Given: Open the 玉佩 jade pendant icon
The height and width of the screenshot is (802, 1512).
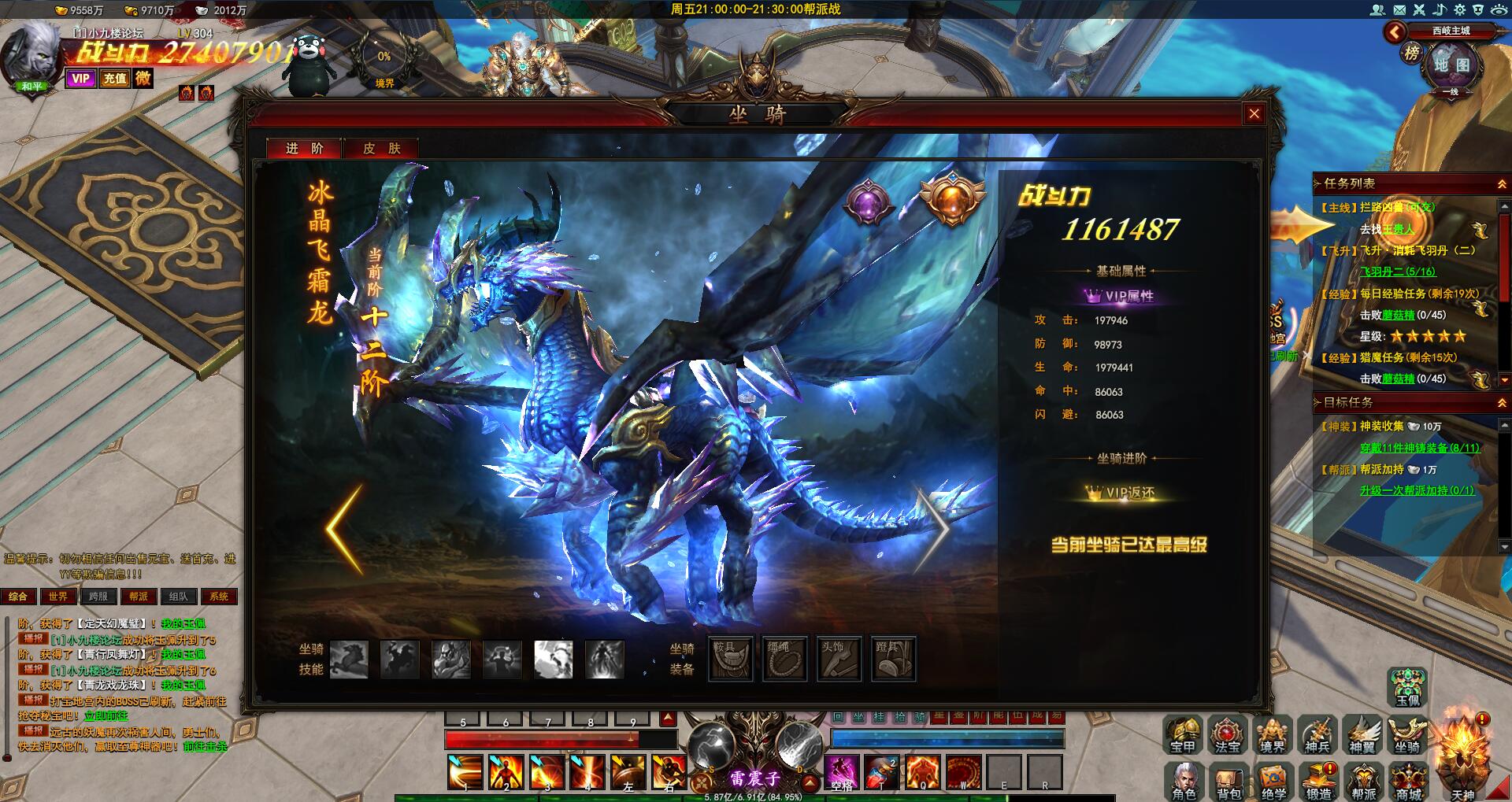Looking at the screenshot, I should point(1408,687).
